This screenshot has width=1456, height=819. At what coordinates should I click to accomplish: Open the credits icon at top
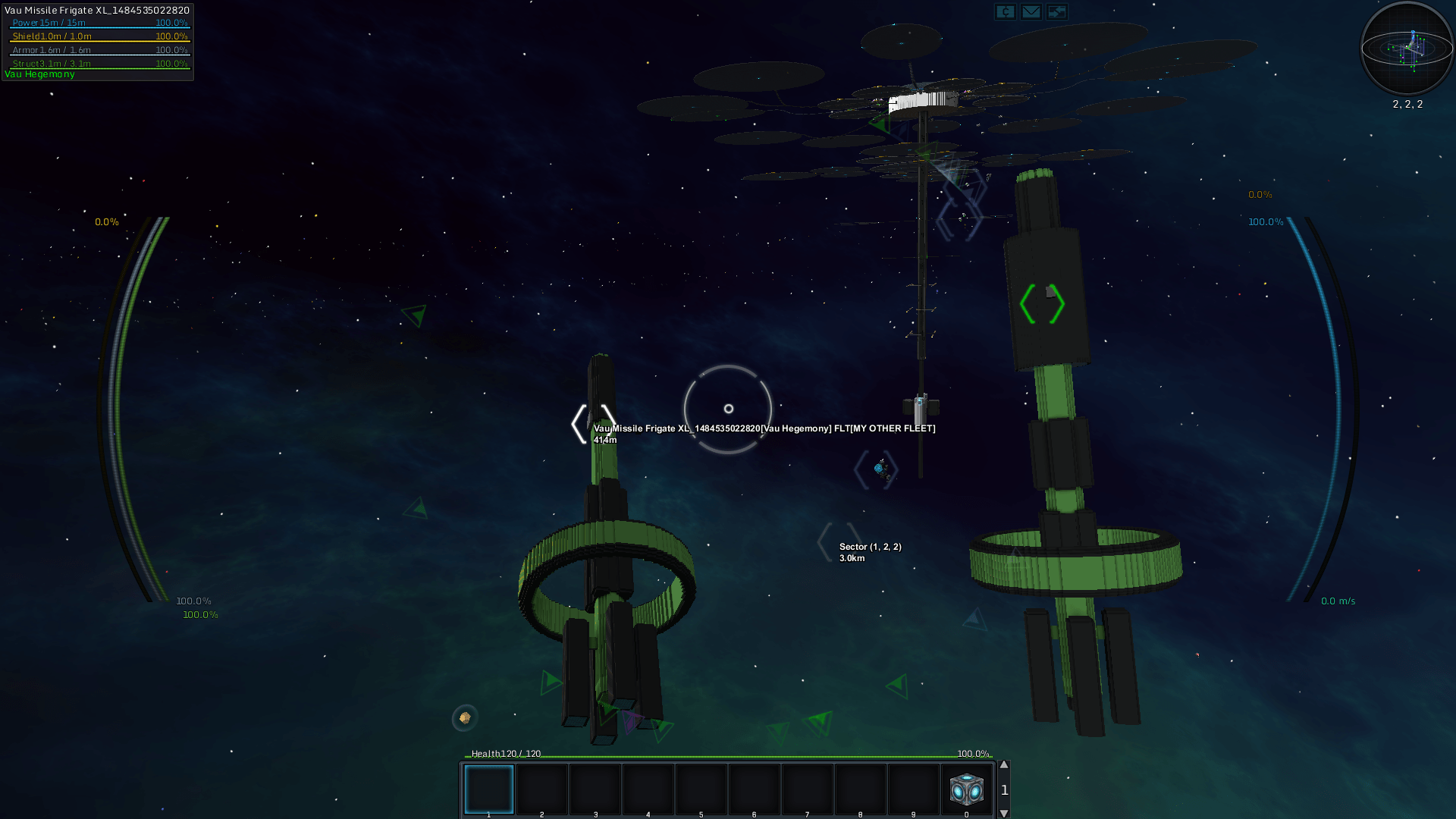tap(1005, 11)
